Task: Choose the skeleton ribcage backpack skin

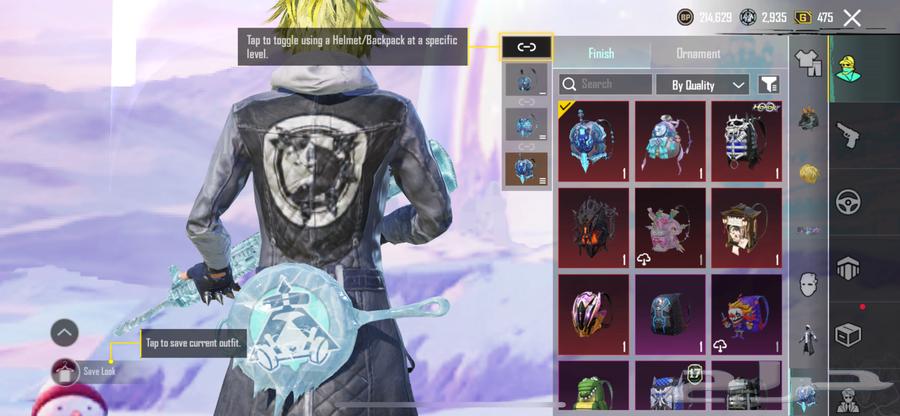Action: tap(746, 141)
